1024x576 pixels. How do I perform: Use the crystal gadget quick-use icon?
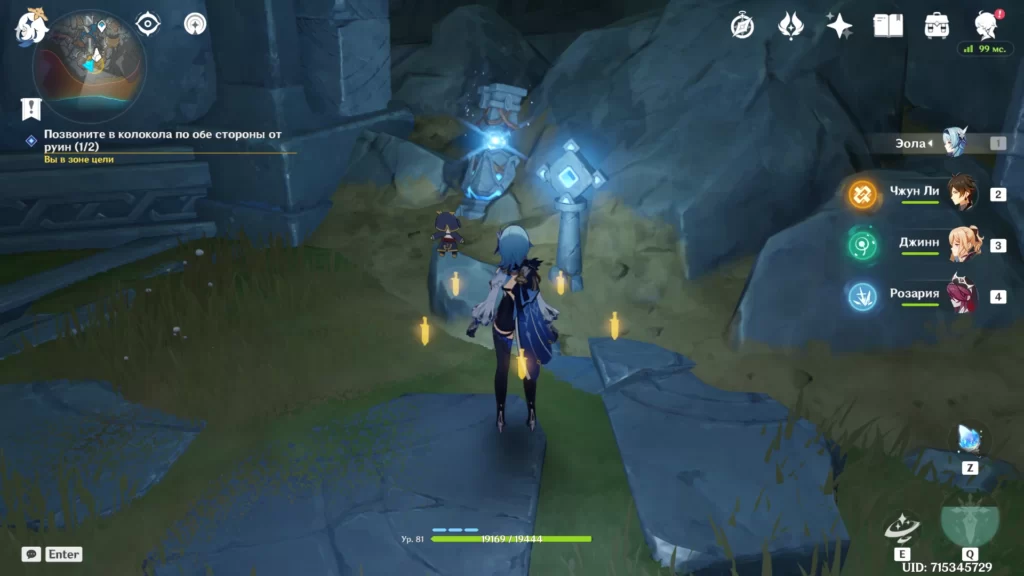(970, 439)
